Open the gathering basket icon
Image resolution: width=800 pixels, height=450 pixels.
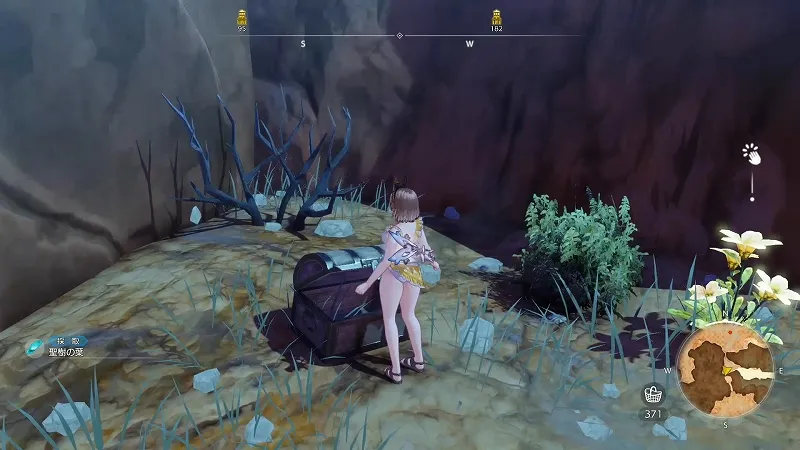pyautogui.click(x=653, y=393)
